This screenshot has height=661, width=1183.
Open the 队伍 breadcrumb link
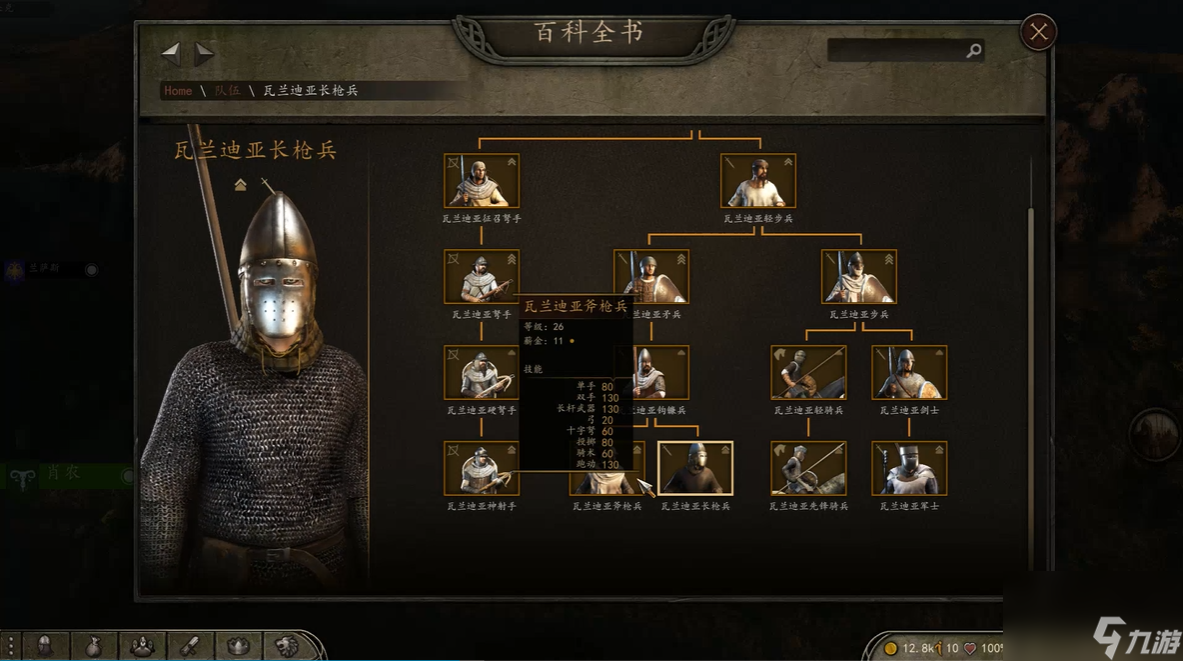pos(228,91)
